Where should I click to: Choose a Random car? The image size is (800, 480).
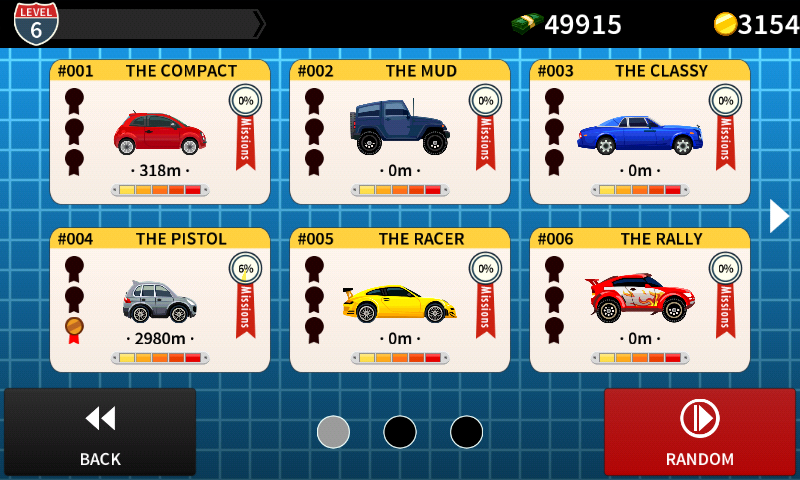point(700,432)
